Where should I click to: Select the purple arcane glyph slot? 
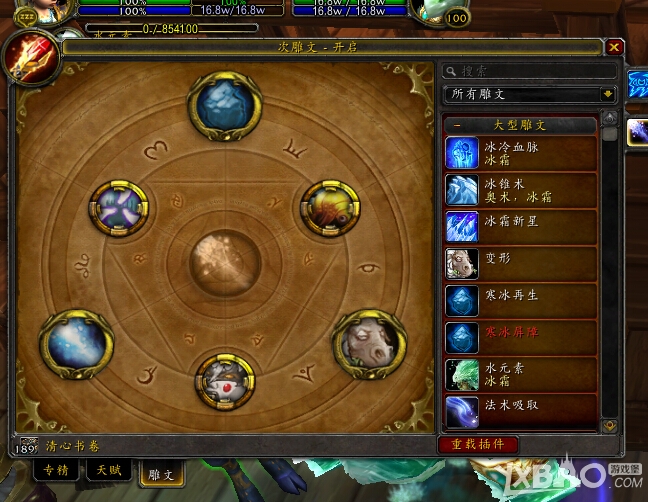[x=119, y=210]
